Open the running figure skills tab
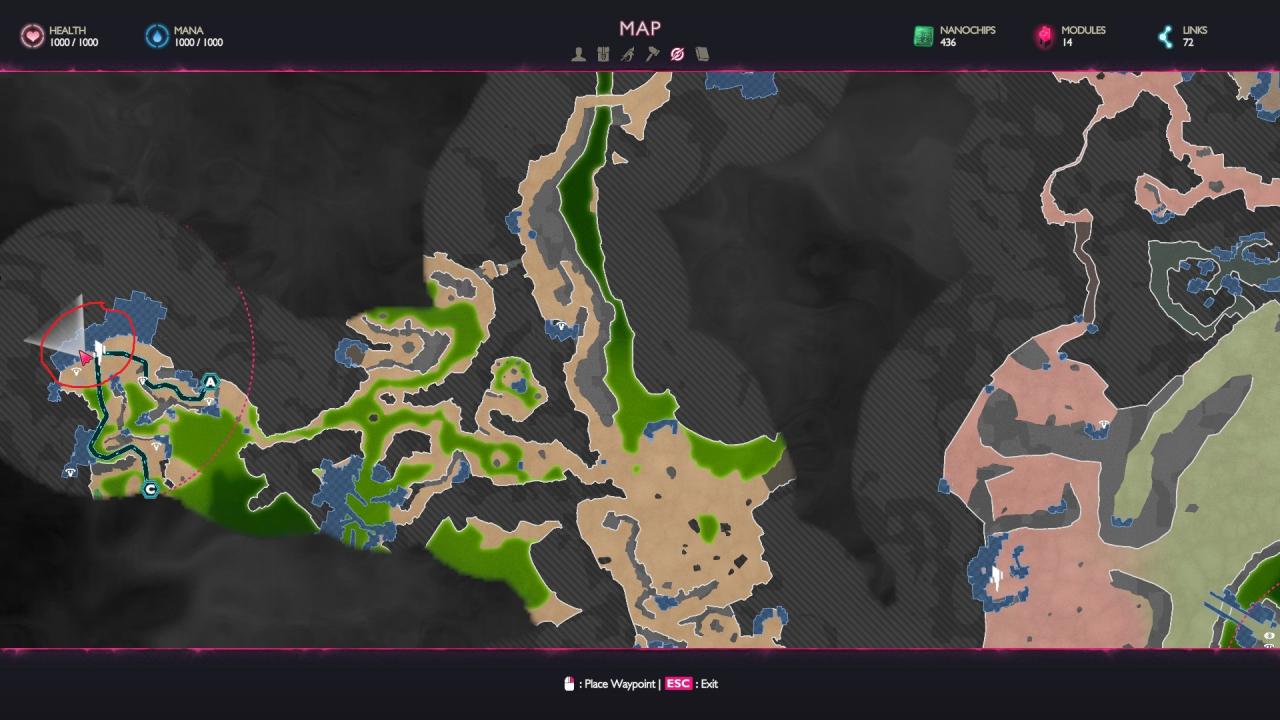This screenshot has width=1280, height=720. click(627, 54)
